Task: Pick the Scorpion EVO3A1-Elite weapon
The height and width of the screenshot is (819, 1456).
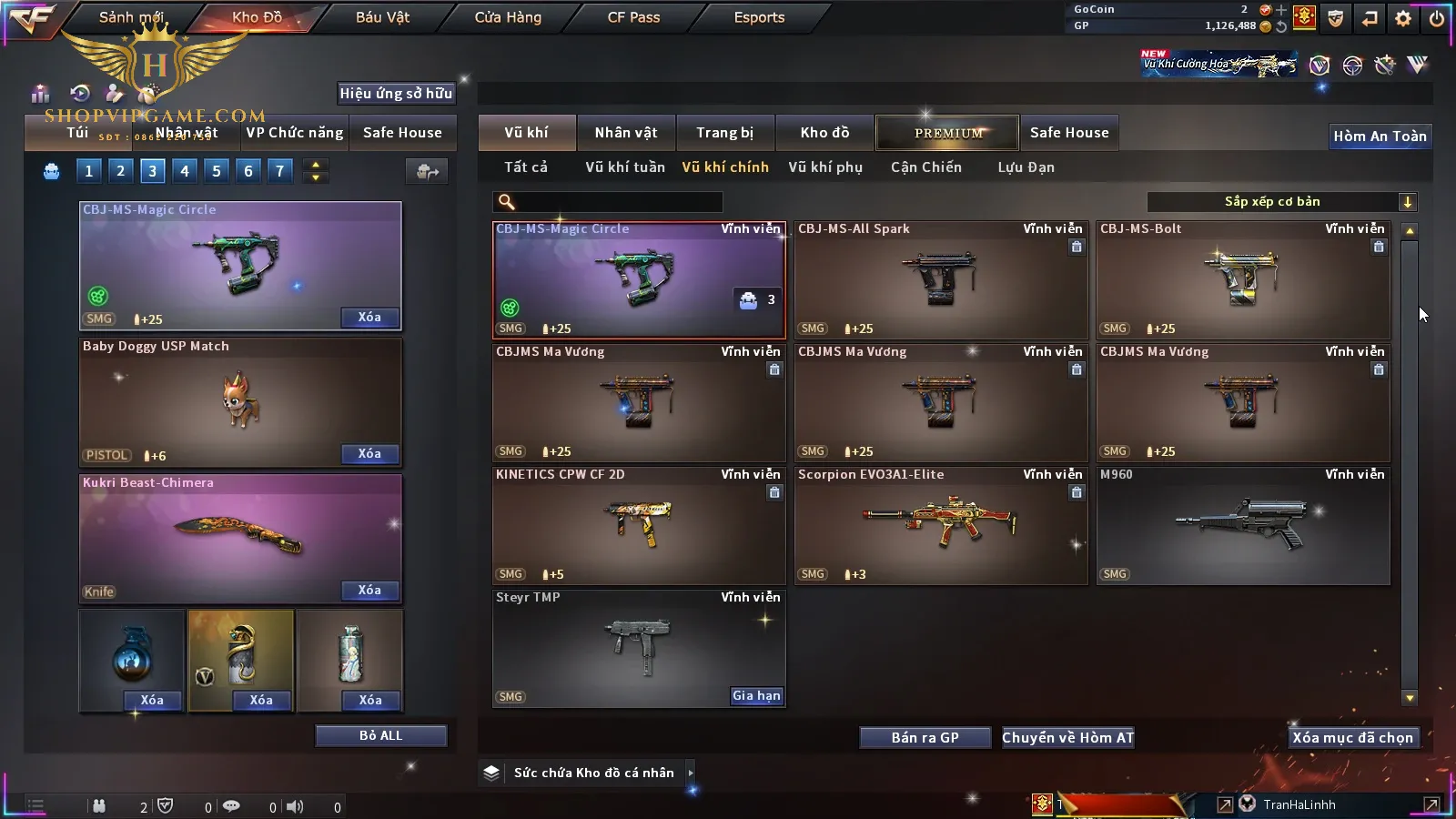Action: (941, 525)
